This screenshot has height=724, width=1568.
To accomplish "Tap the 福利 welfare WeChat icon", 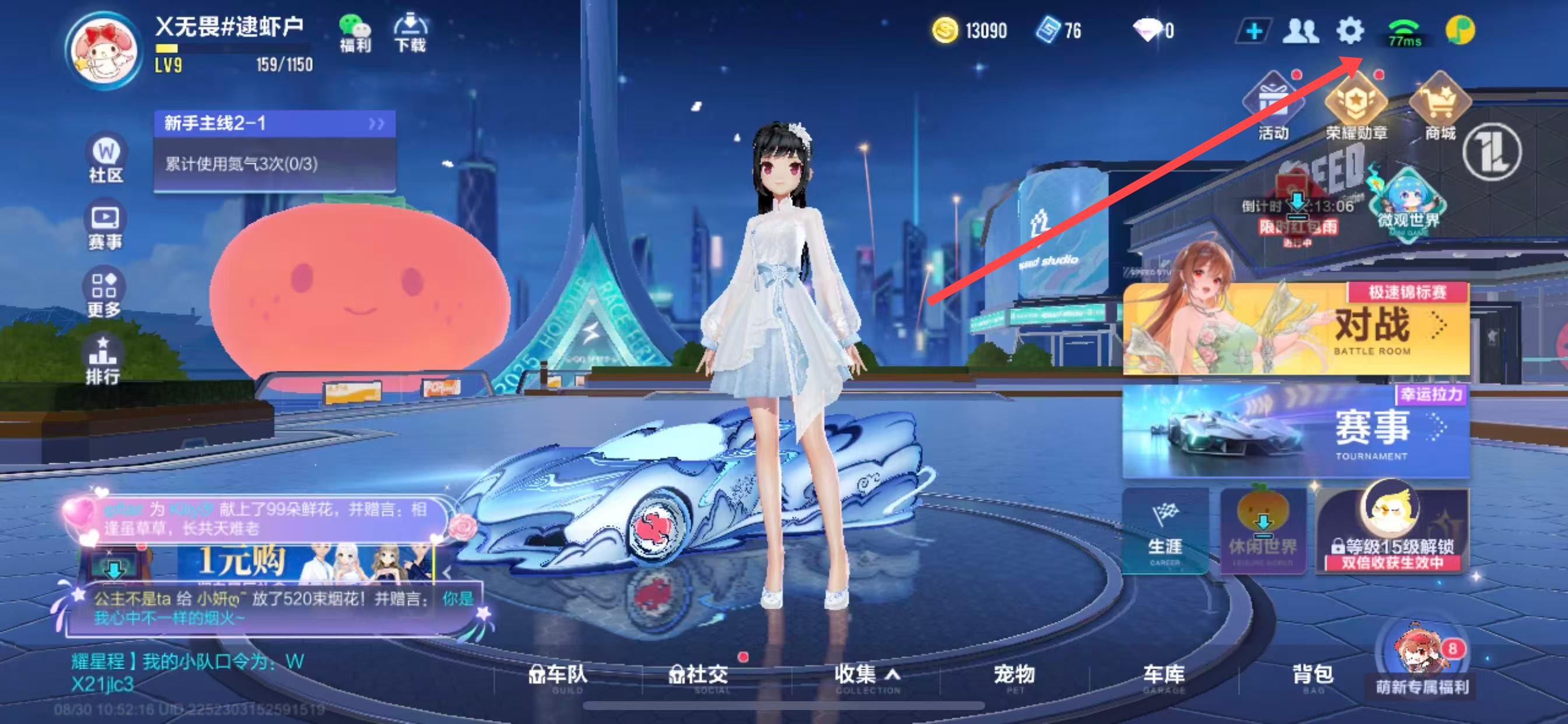I will 354,33.
